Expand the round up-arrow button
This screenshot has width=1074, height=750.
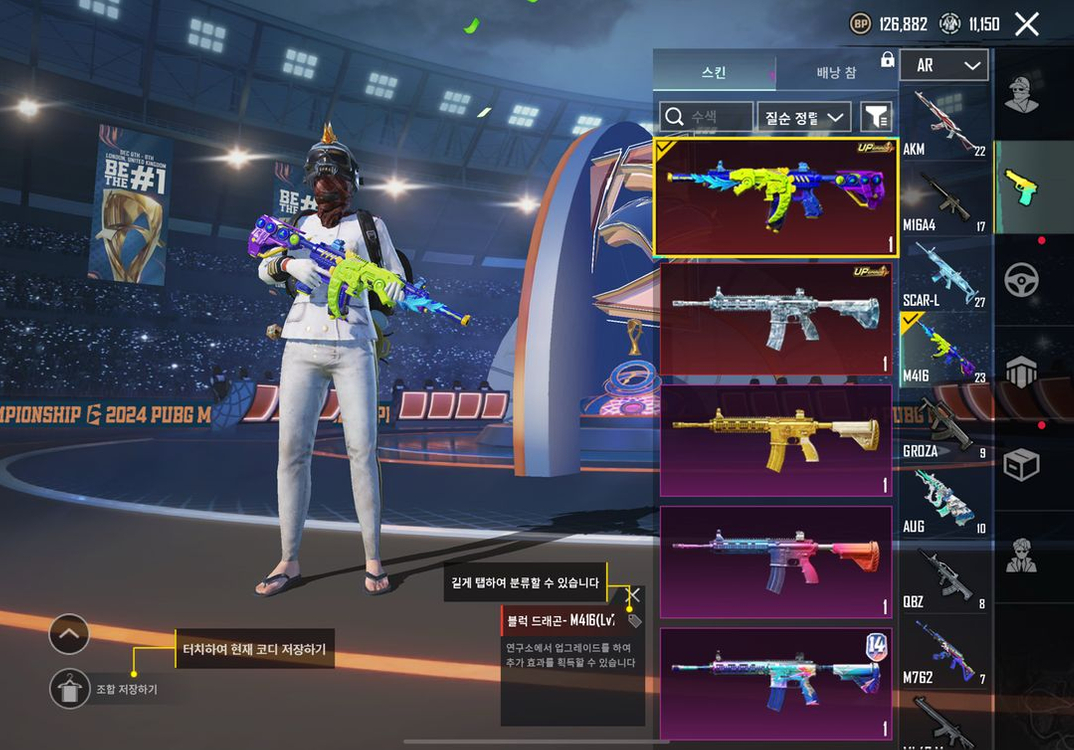pos(69,634)
